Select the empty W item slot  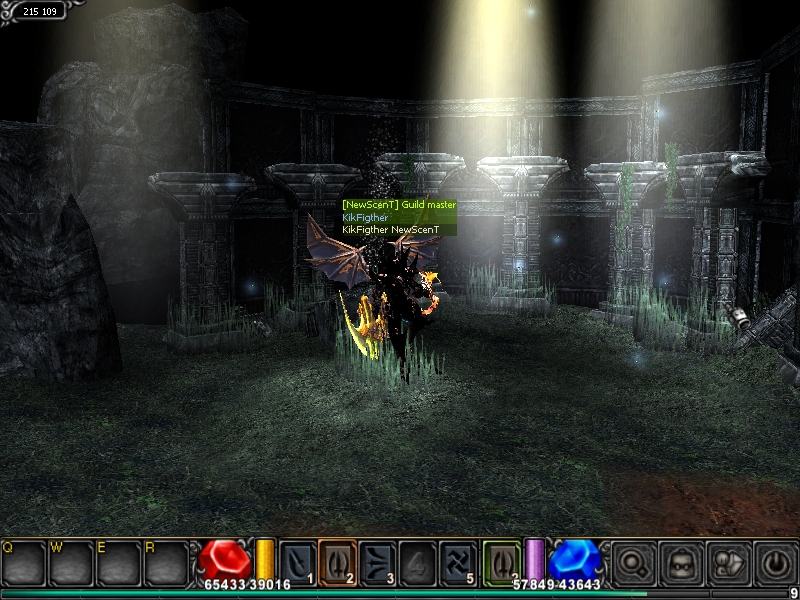coord(70,564)
